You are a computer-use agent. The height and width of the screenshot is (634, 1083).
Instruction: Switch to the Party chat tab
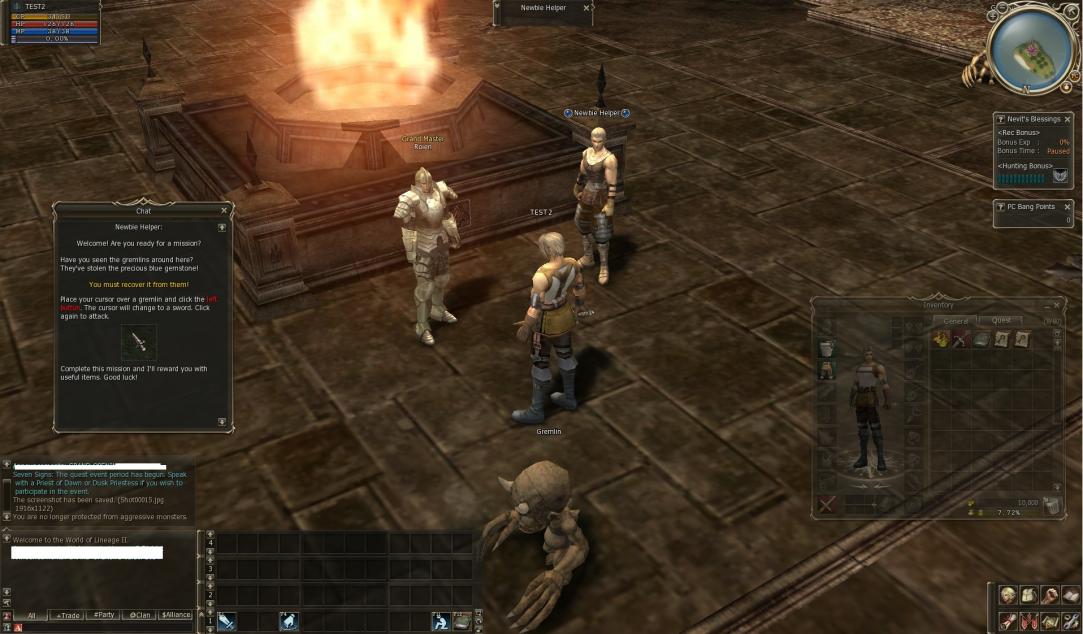pyautogui.click(x=103, y=615)
